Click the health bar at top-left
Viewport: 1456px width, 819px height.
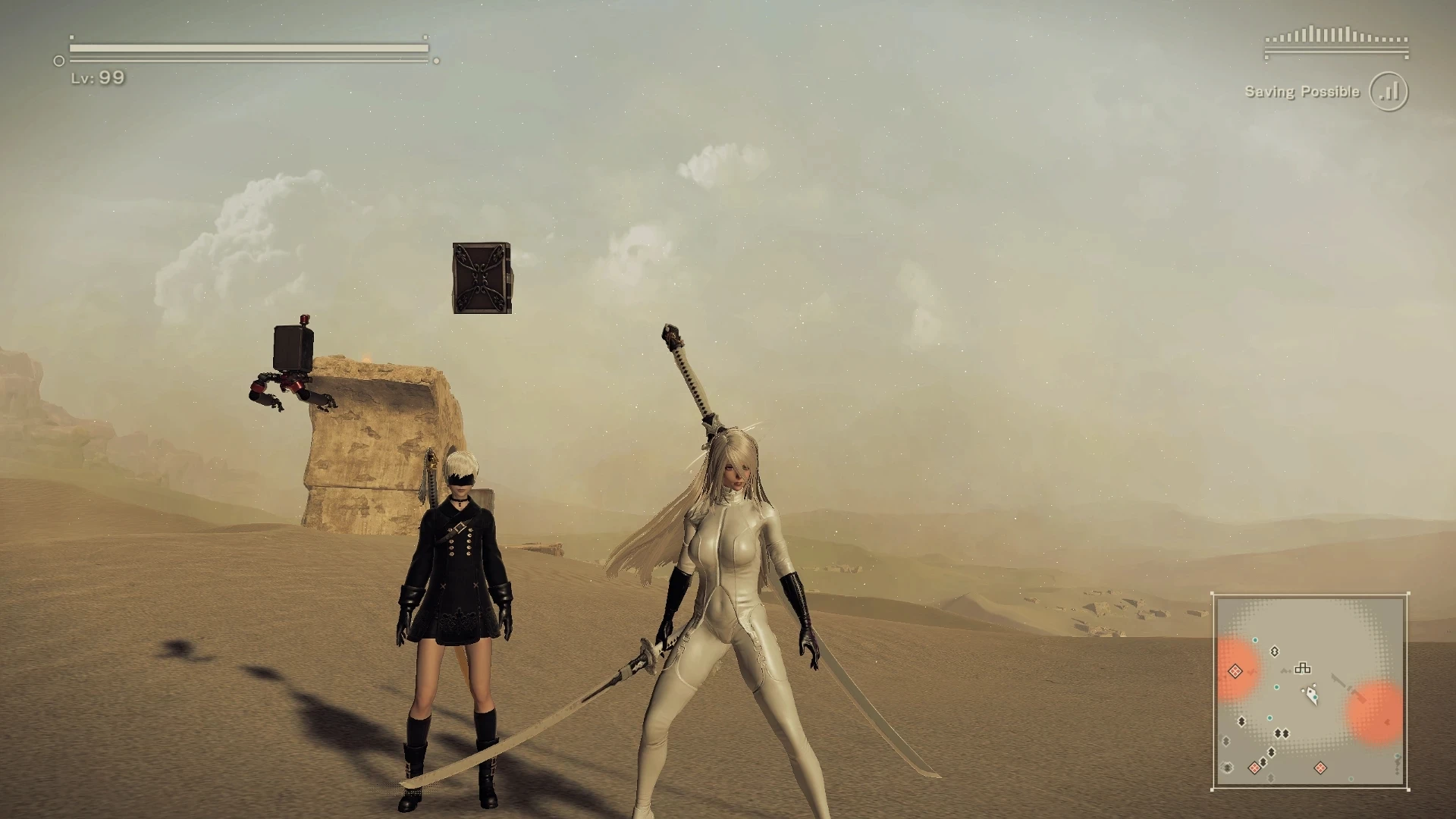pyautogui.click(x=243, y=47)
